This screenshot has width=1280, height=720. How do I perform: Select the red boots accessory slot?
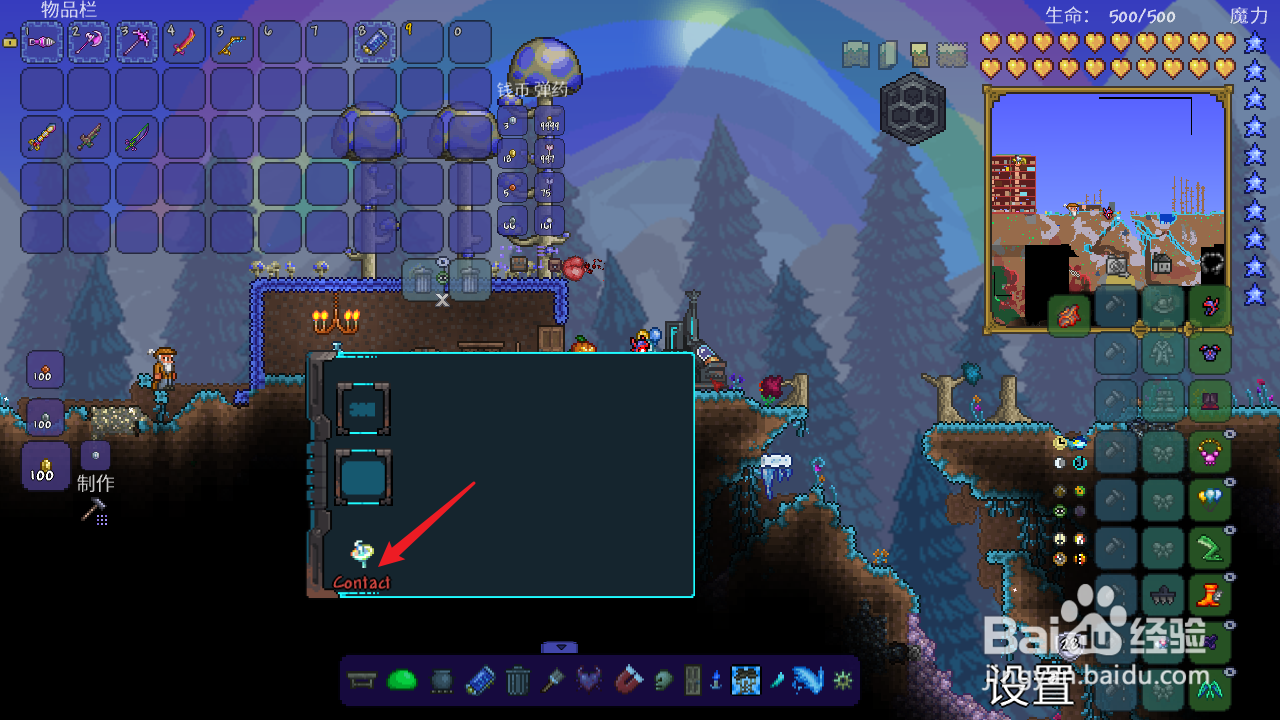pyautogui.click(x=1210, y=597)
